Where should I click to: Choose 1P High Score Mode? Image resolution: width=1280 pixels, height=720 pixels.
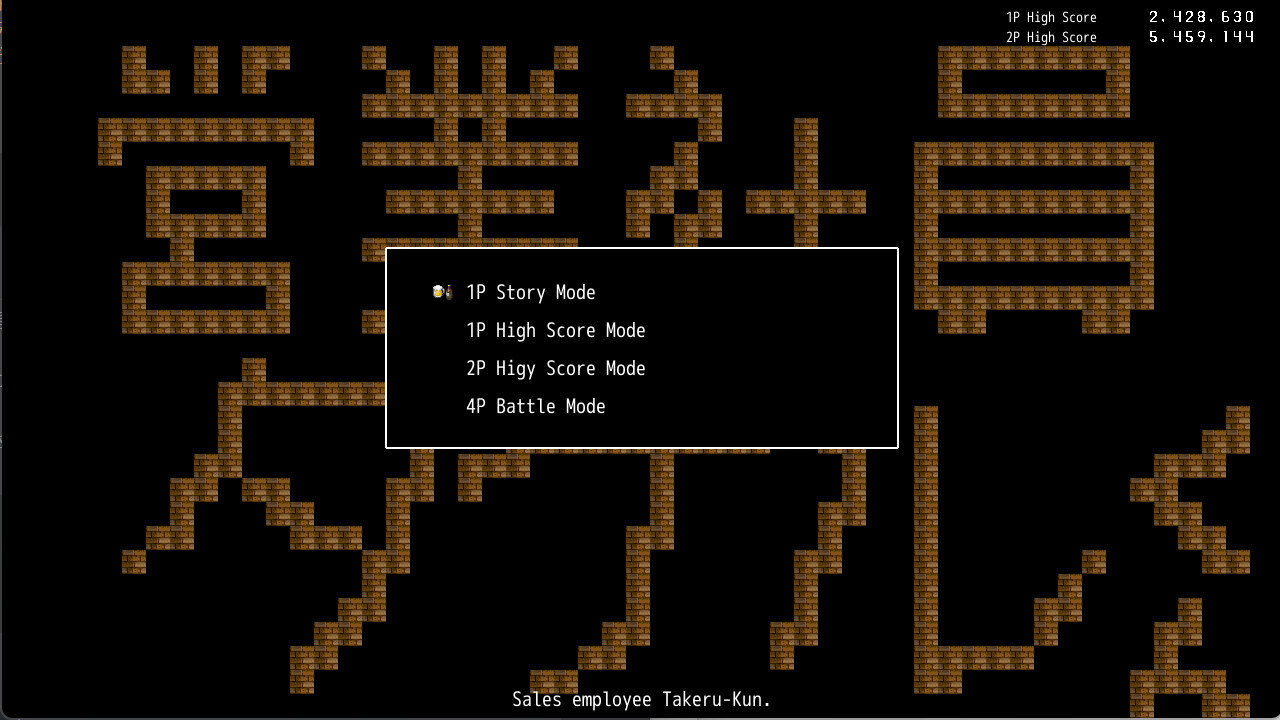555,331
